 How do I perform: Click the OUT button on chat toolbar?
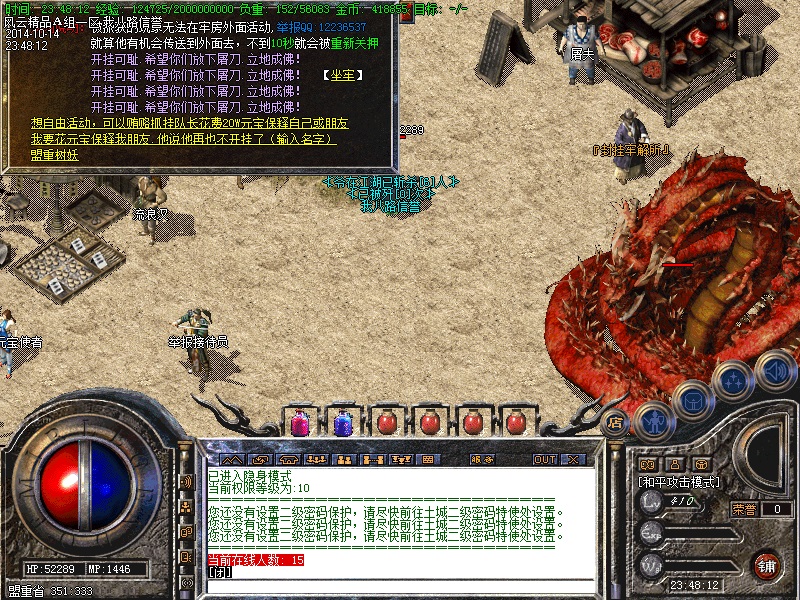pyautogui.click(x=545, y=460)
